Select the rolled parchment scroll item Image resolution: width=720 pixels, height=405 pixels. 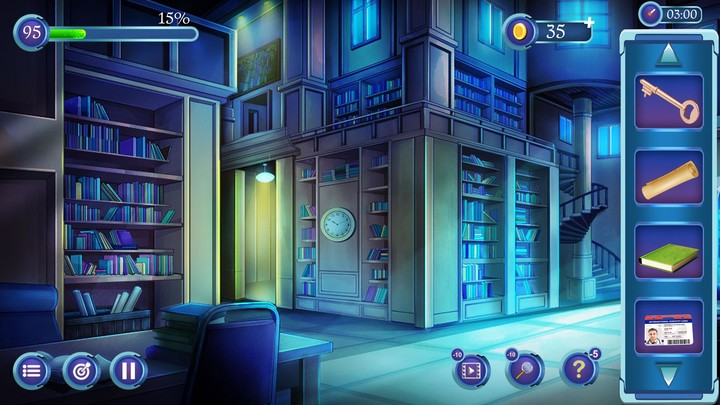pos(668,177)
